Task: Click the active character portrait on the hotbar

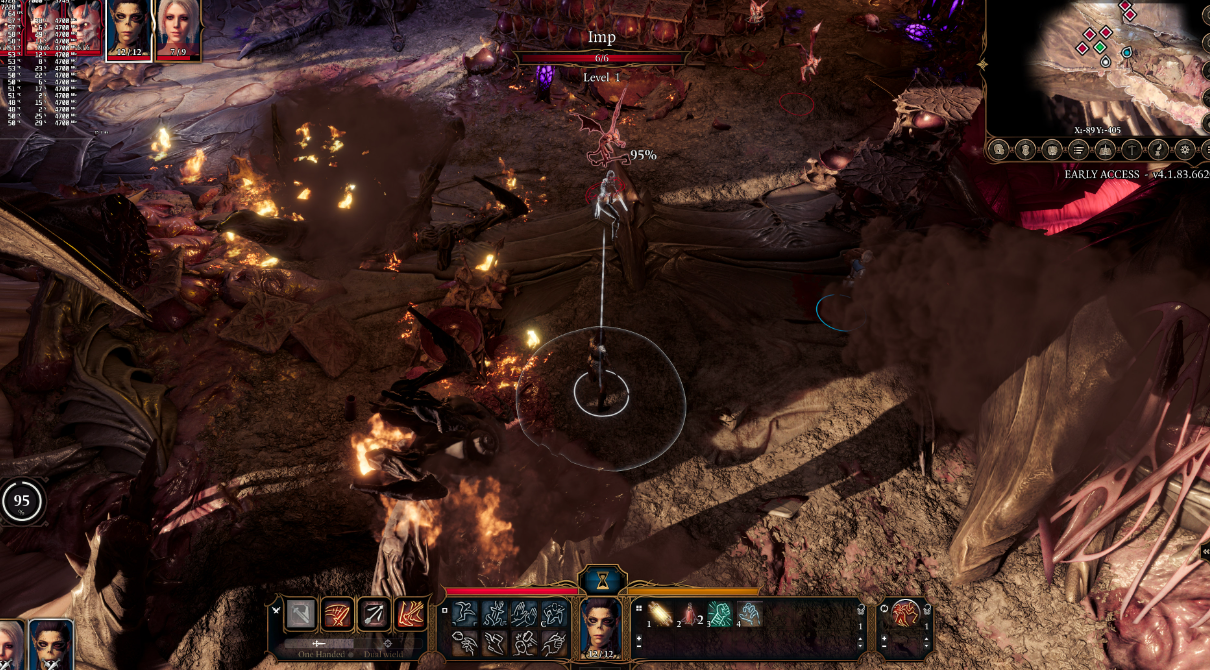Action: click(x=601, y=629)
